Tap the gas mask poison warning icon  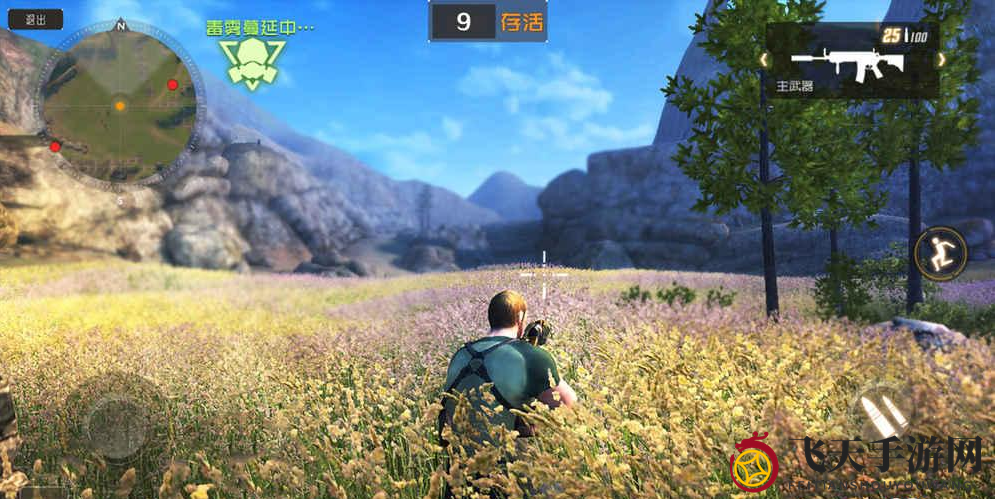(252, 63)
